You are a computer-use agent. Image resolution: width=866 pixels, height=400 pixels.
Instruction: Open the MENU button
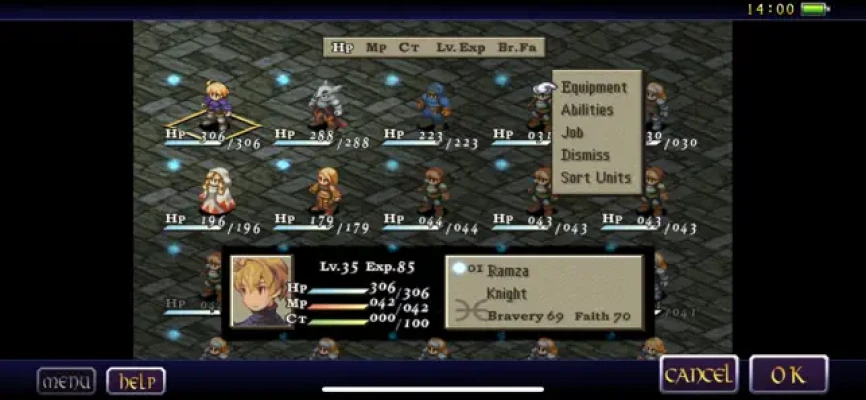pyautogui.click(x=66, y=381)
